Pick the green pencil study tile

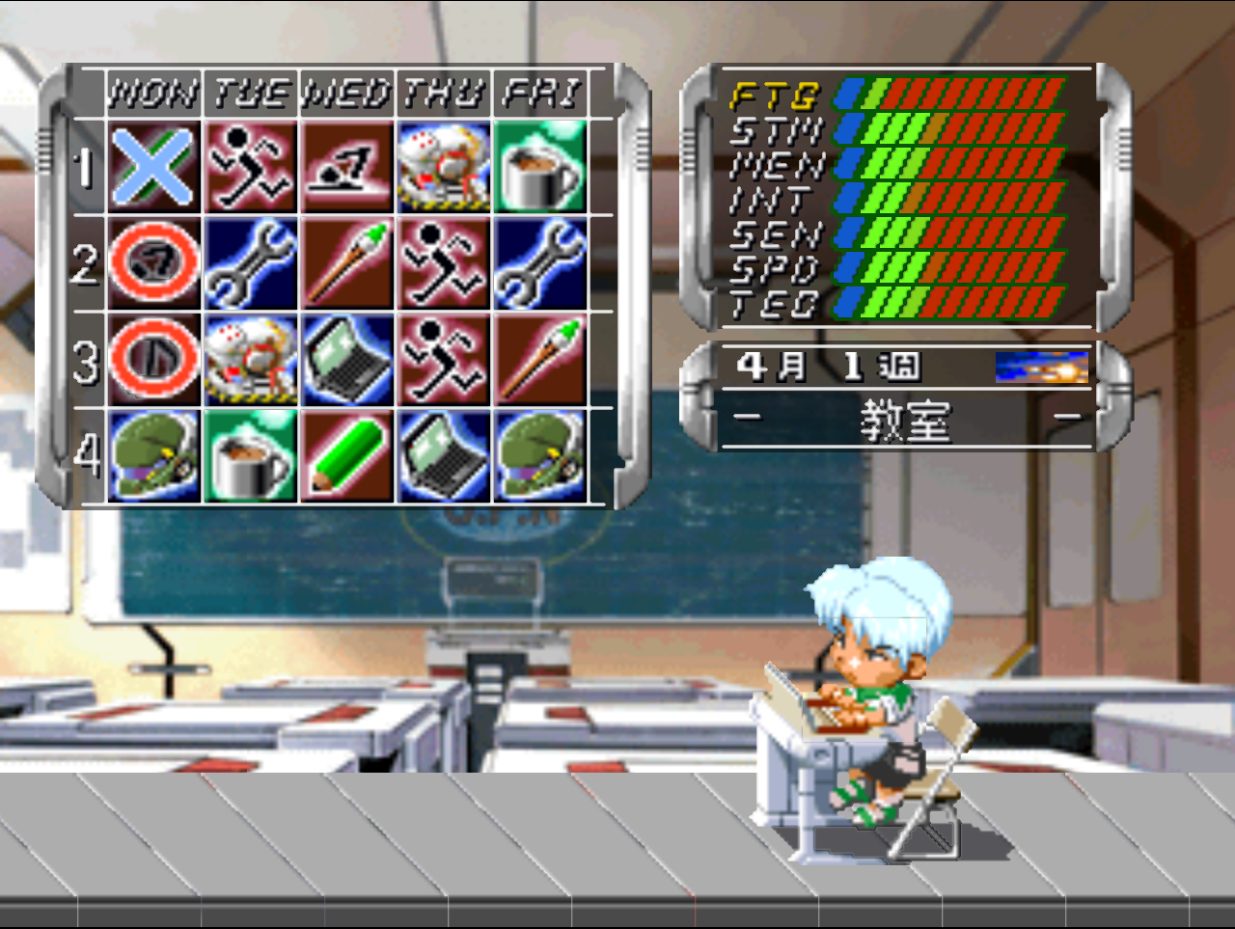[x=347, y=455]
